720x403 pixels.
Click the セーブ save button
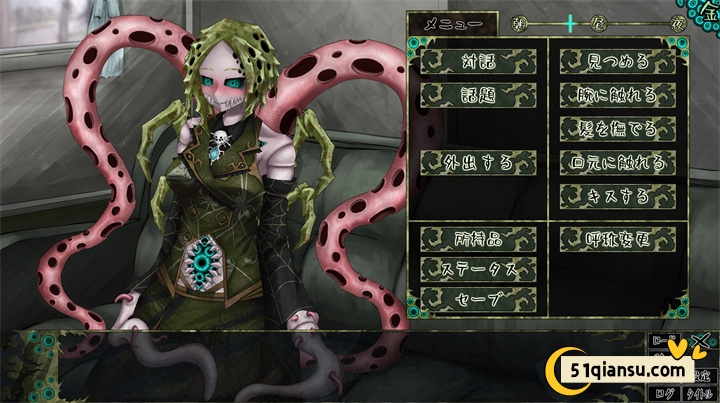pos(478,299)
